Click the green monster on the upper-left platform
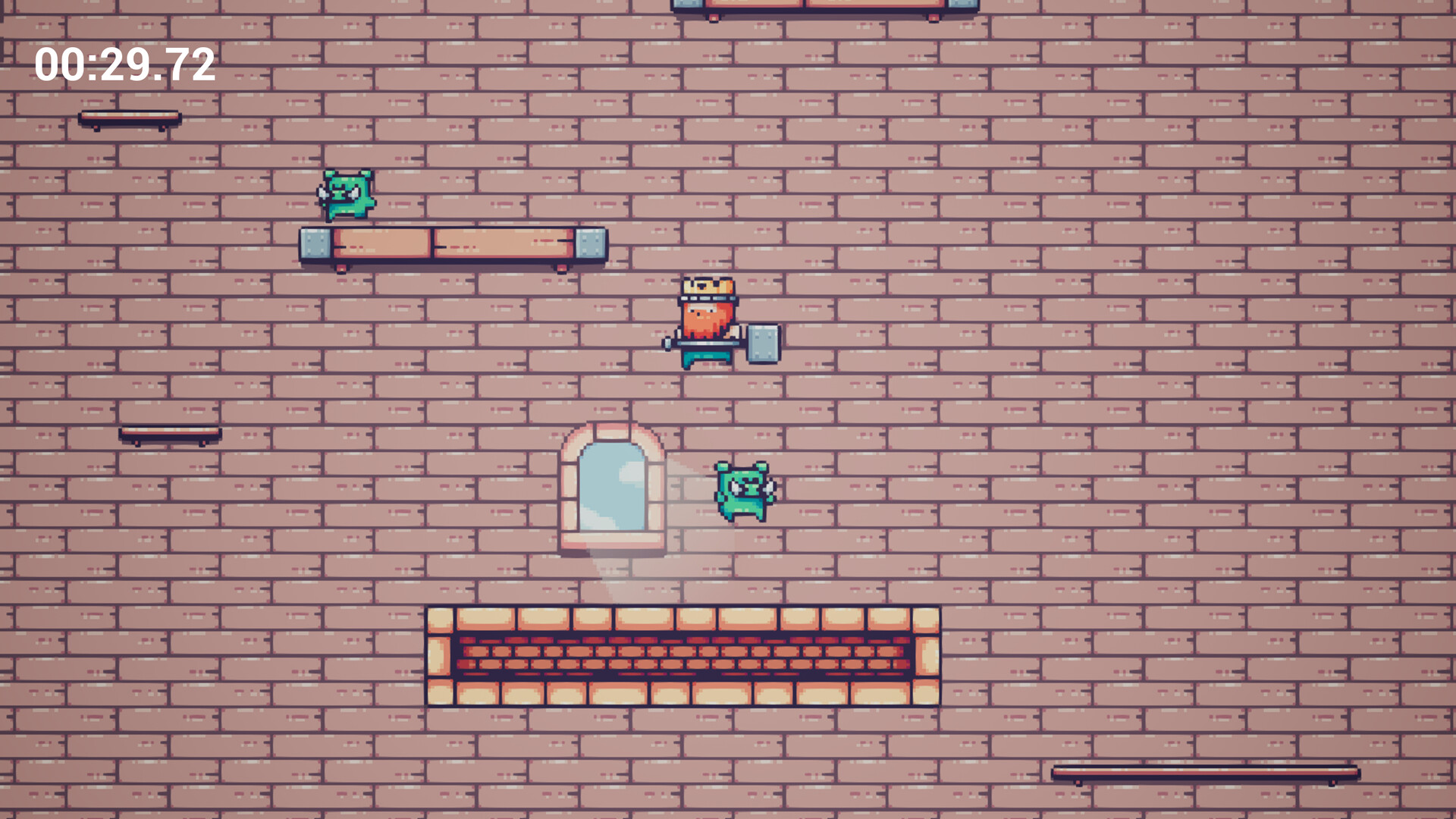 347,193
